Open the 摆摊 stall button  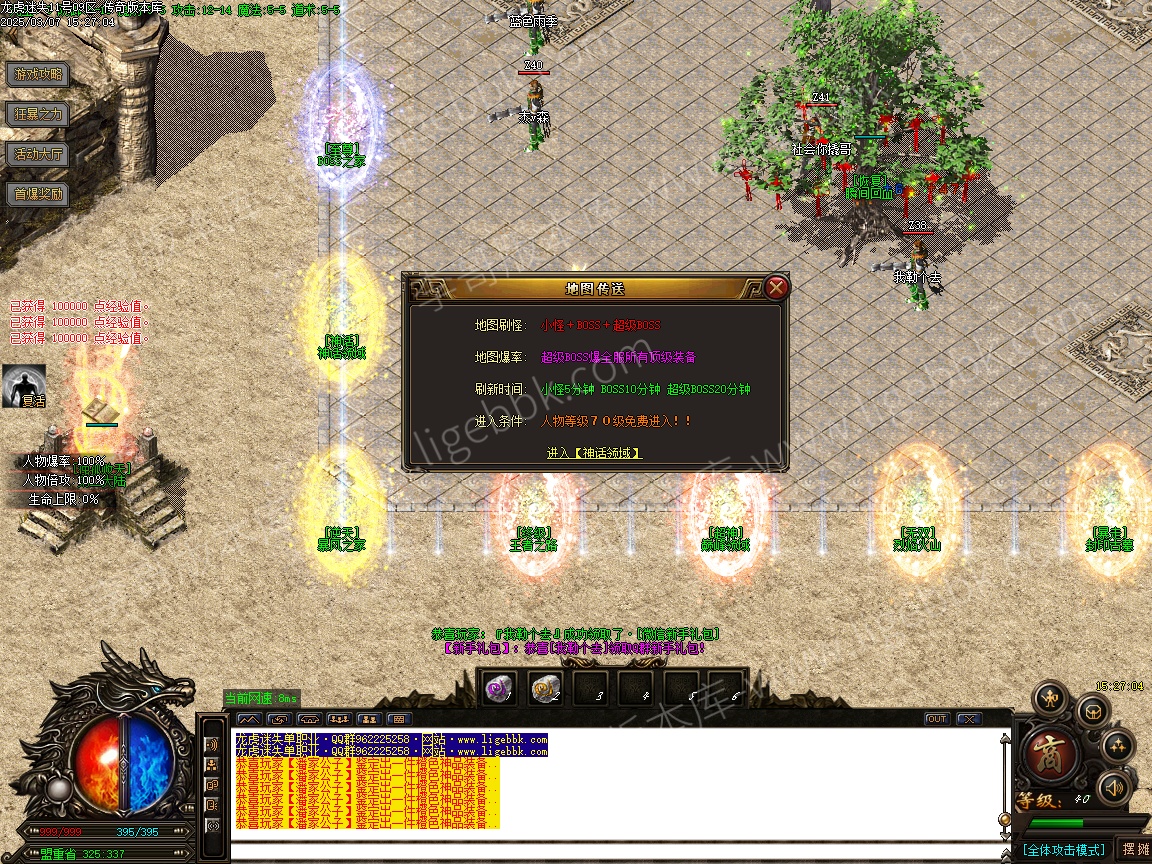point(1135,850)
